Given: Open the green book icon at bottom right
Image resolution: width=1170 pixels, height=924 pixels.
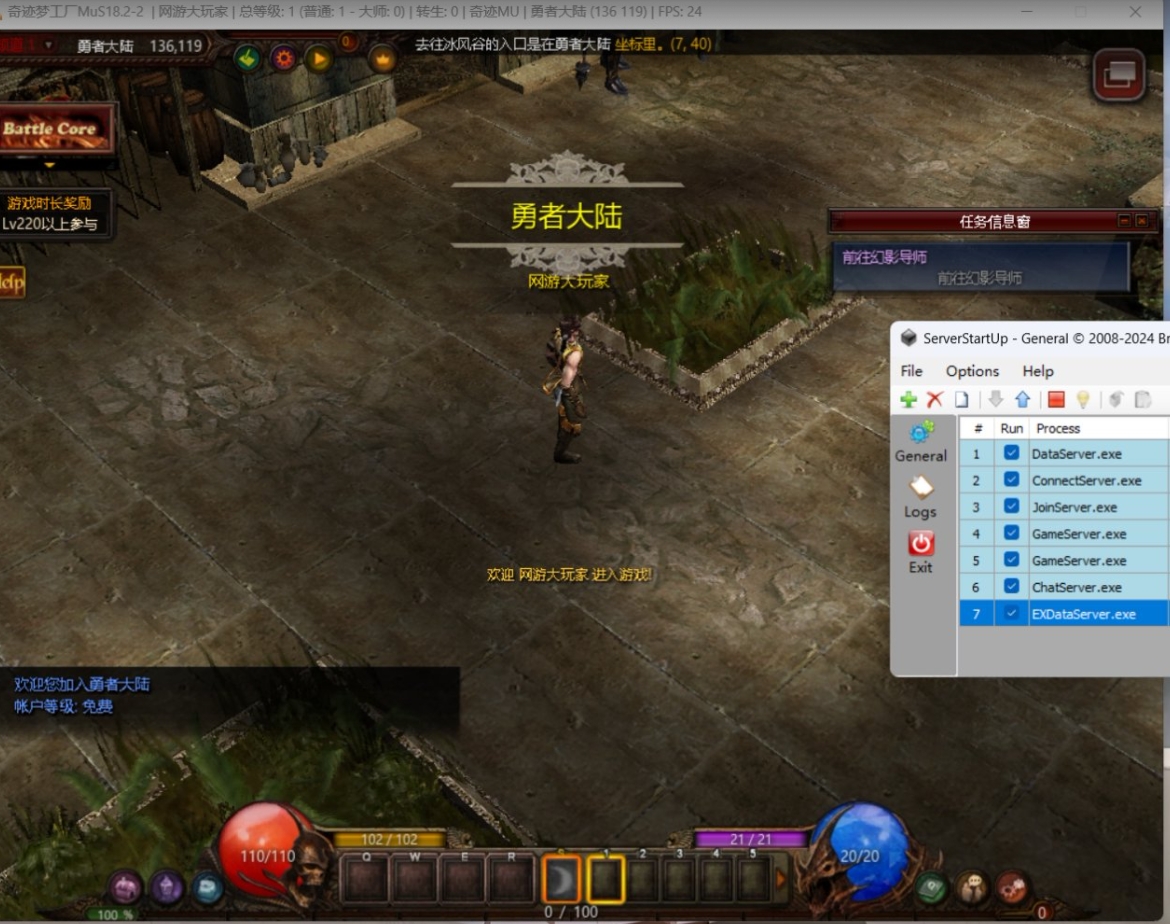Looking at the screenshot, I should pyautogui.click(x=932, y=886).
